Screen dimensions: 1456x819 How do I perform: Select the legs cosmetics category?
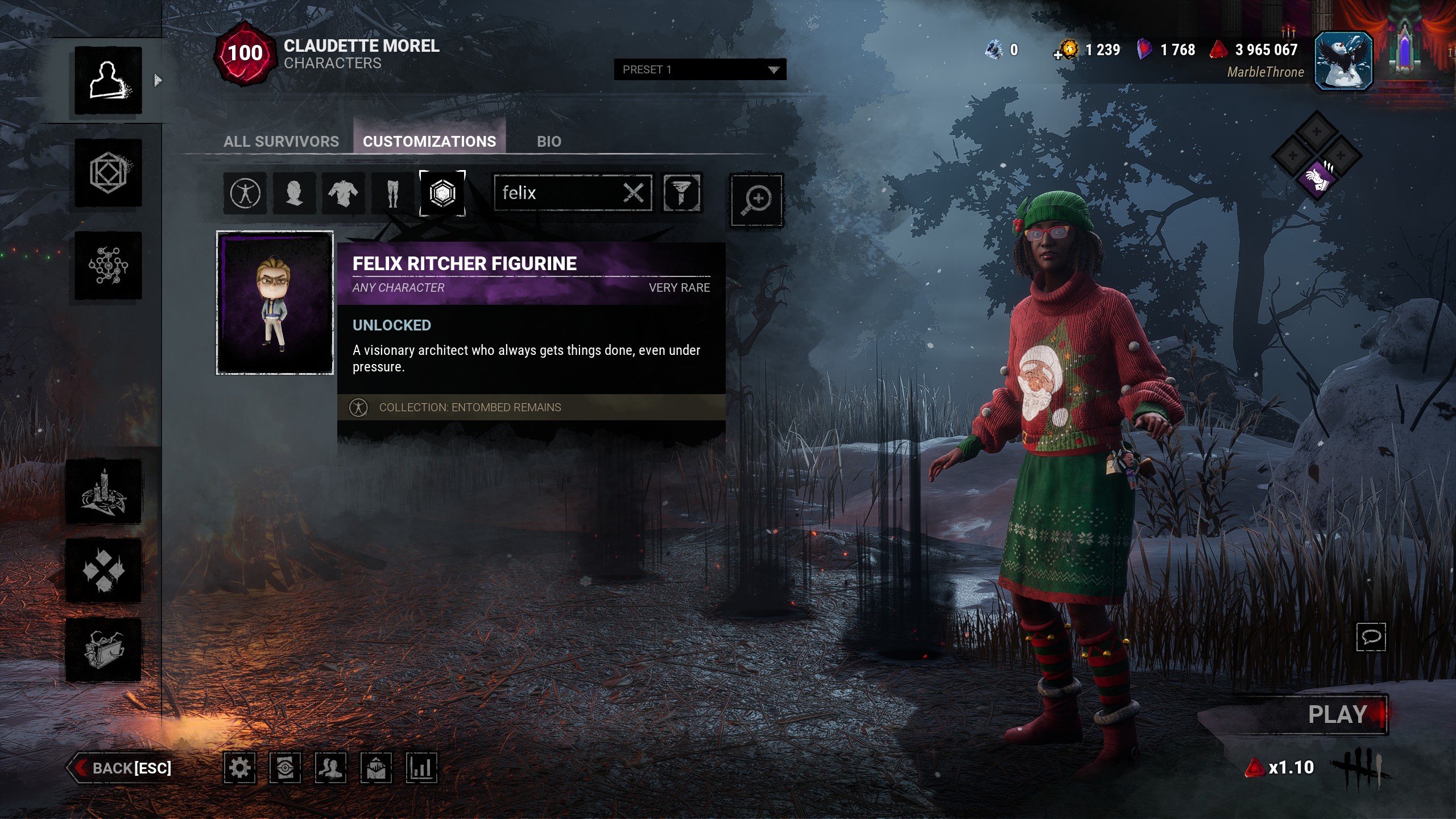(x=392, y=193)
